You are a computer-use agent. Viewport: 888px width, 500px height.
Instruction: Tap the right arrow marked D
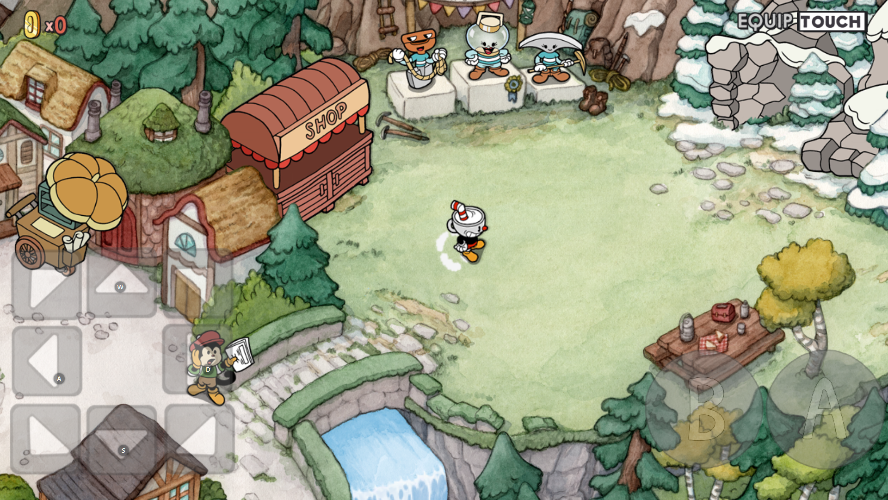tap(197, 360)
